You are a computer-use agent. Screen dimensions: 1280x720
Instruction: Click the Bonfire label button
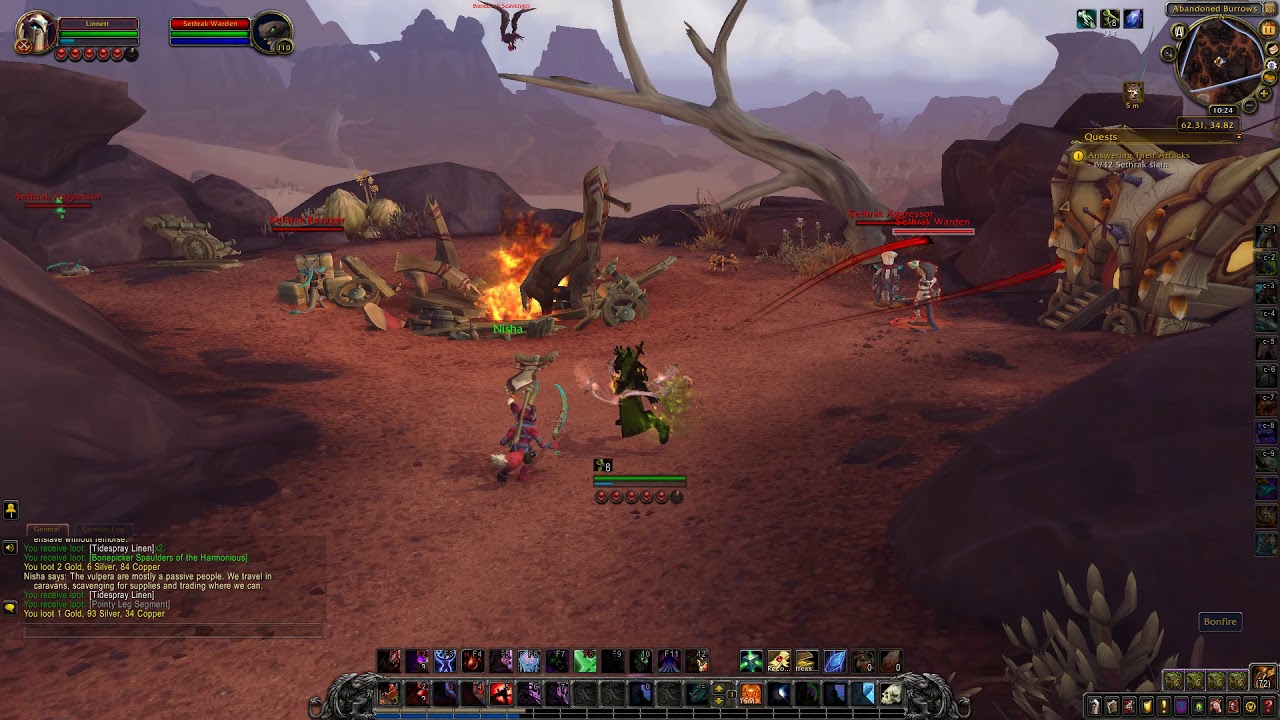[1220, 622]
